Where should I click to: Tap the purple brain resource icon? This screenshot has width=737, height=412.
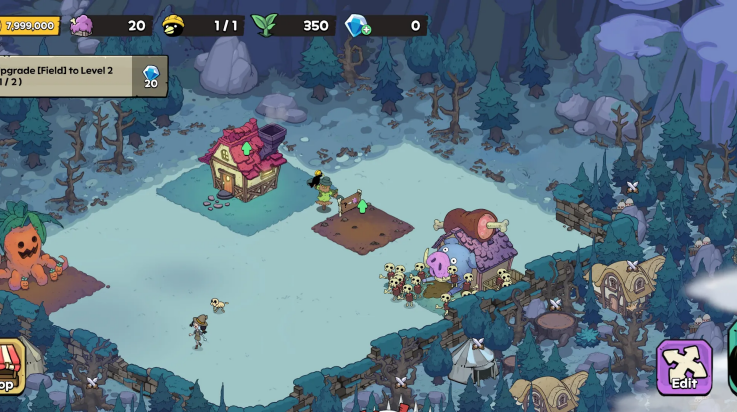[x=80, y=25]
